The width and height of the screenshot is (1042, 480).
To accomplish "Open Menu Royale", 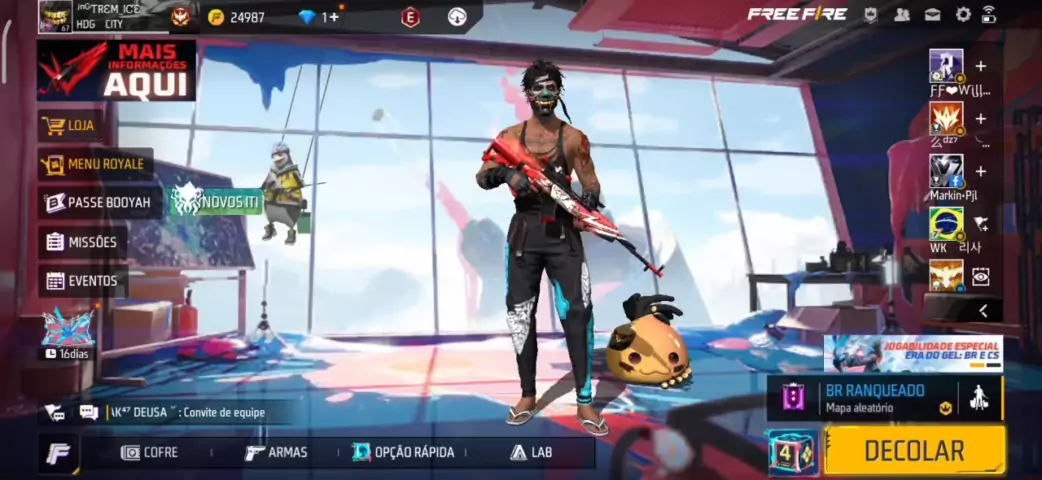I will 95,164.
